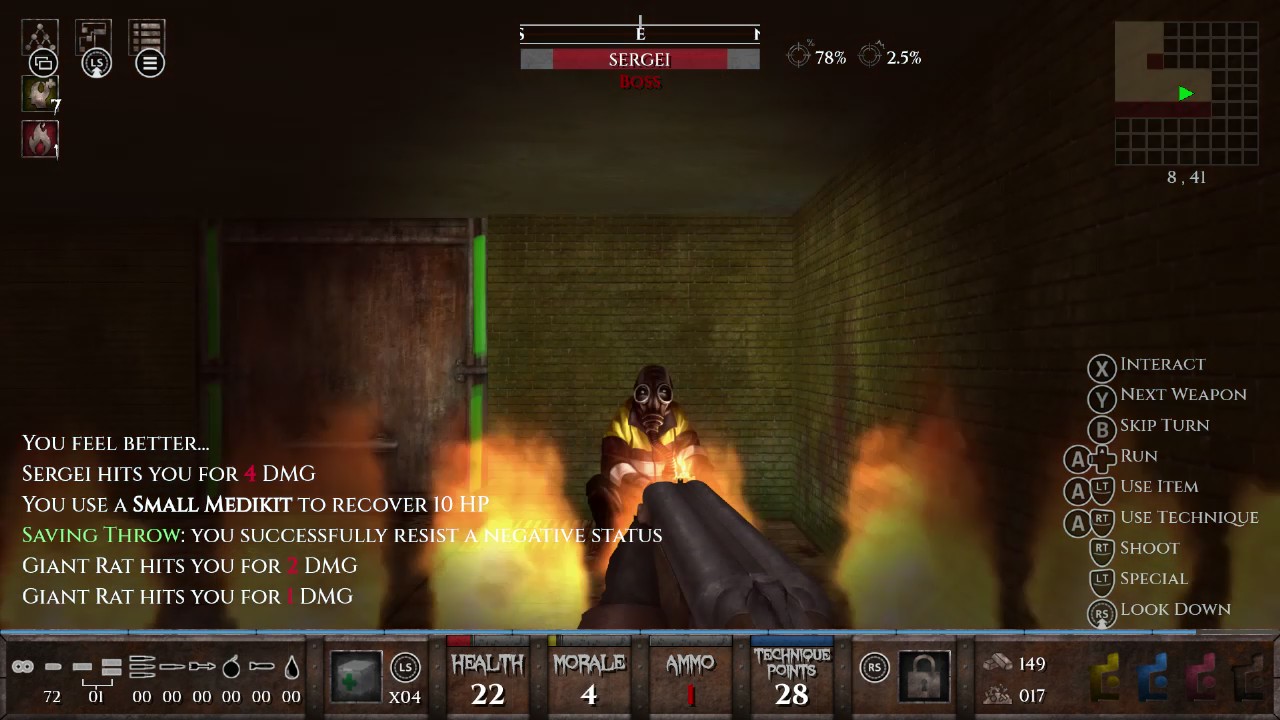Click the Sergei boss name bar

[640, 60]
